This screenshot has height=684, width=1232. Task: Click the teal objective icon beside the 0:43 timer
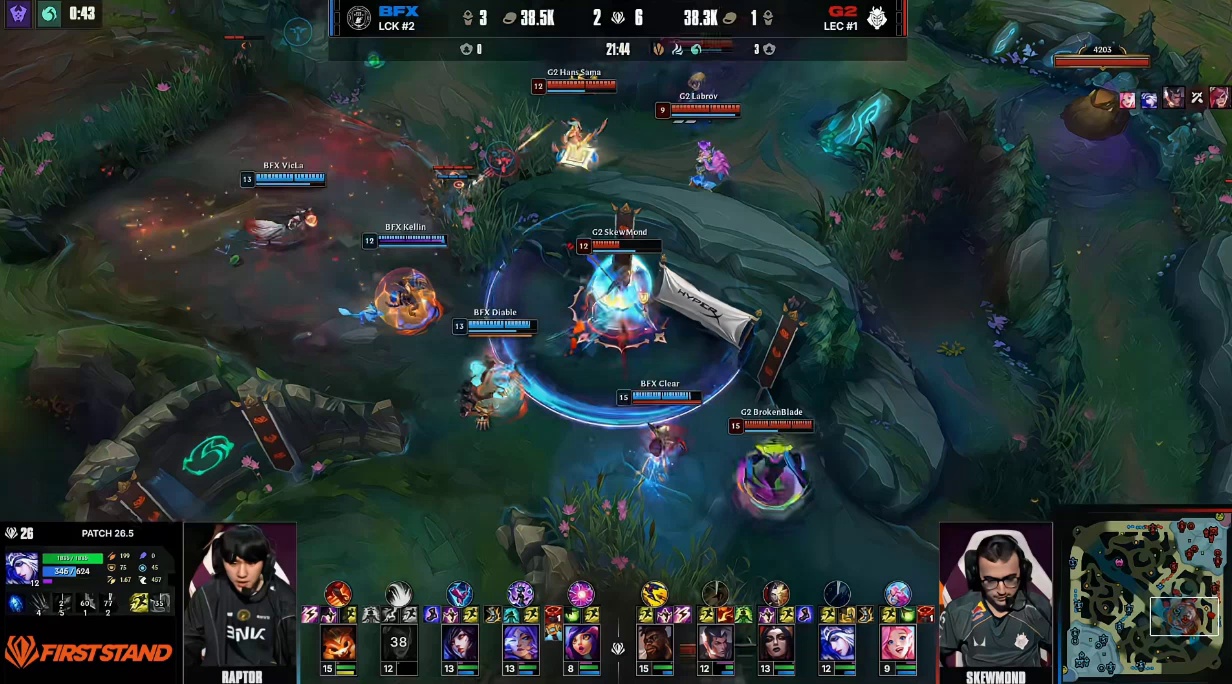pyautogui.click(x=49, y=14)
